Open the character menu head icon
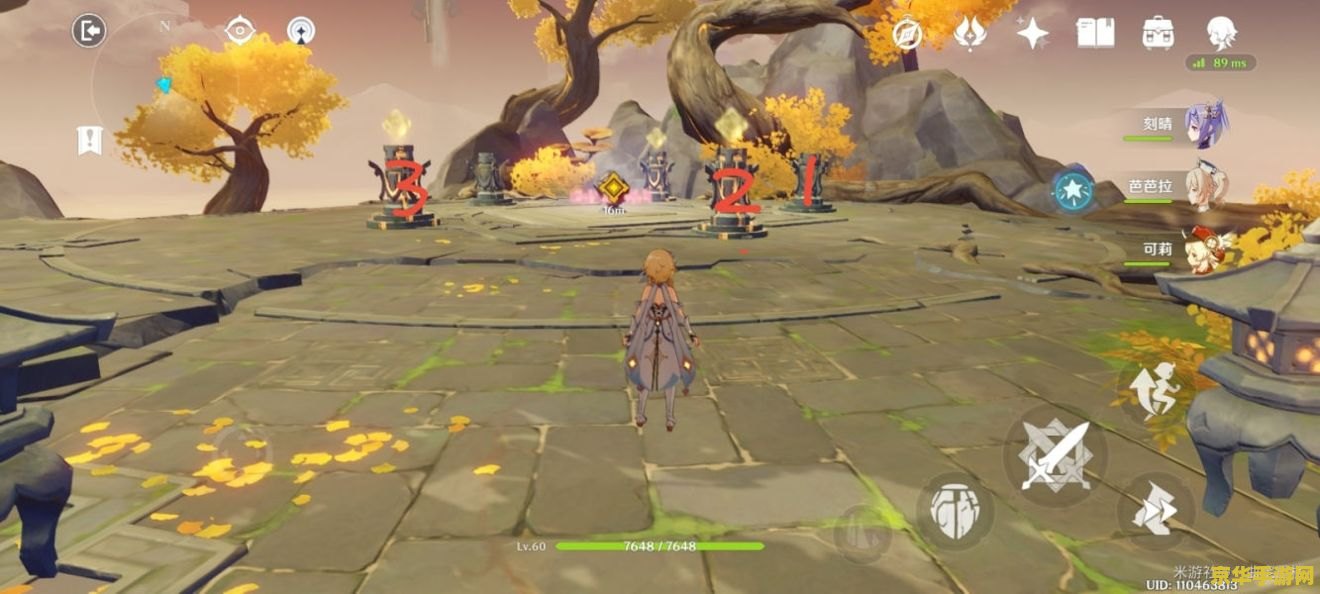This screenshot has width=1320, height=594. point(1221,33)
